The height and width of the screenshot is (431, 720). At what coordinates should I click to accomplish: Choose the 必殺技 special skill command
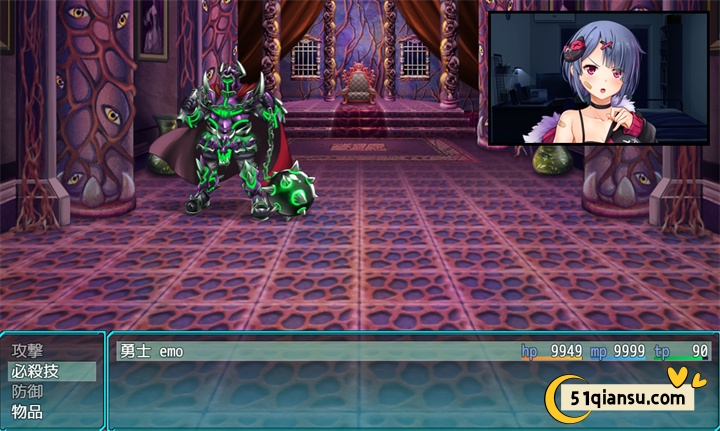[36, 371]
